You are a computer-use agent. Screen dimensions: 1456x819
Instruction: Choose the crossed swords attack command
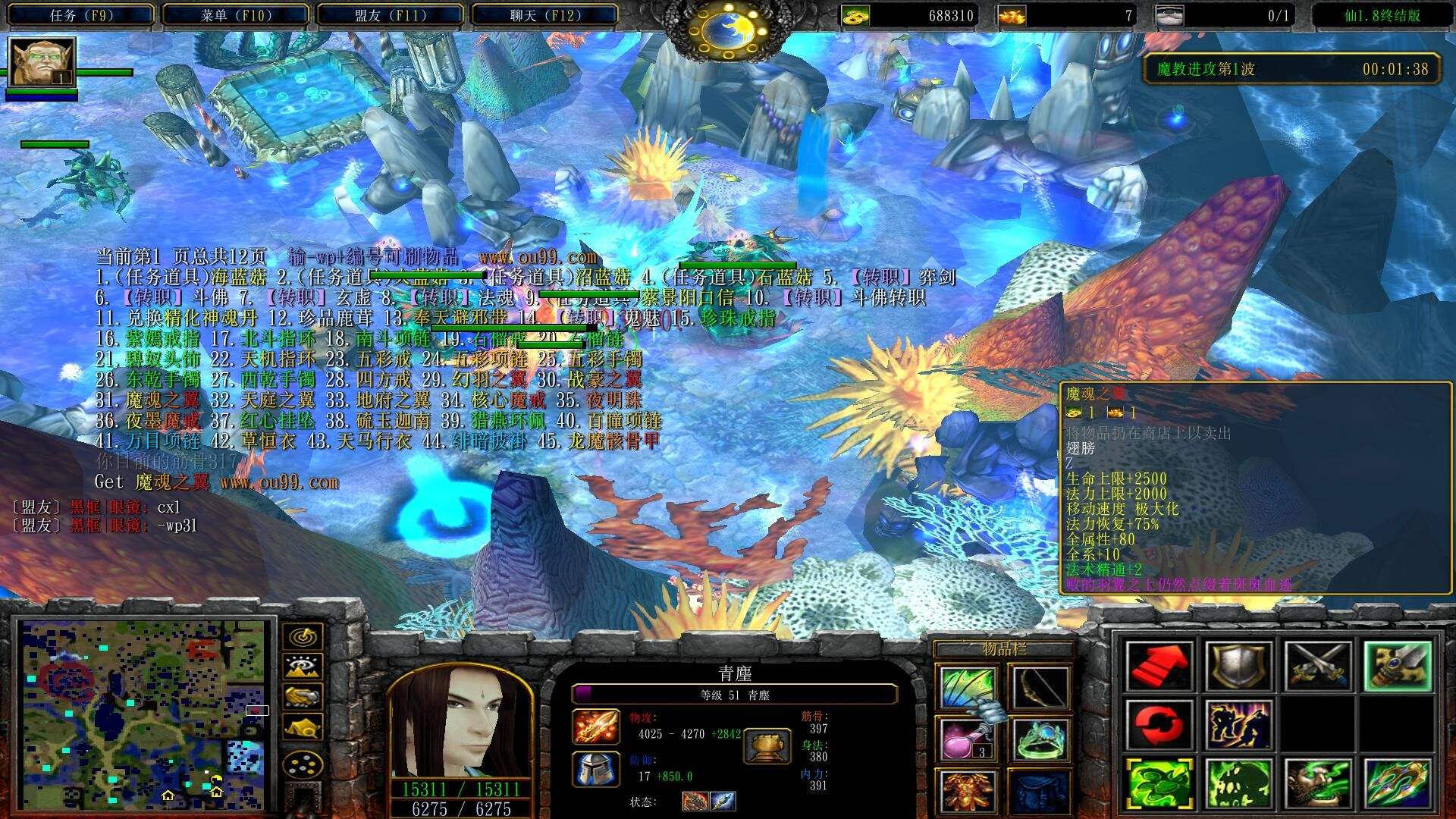pos(1318,666)
